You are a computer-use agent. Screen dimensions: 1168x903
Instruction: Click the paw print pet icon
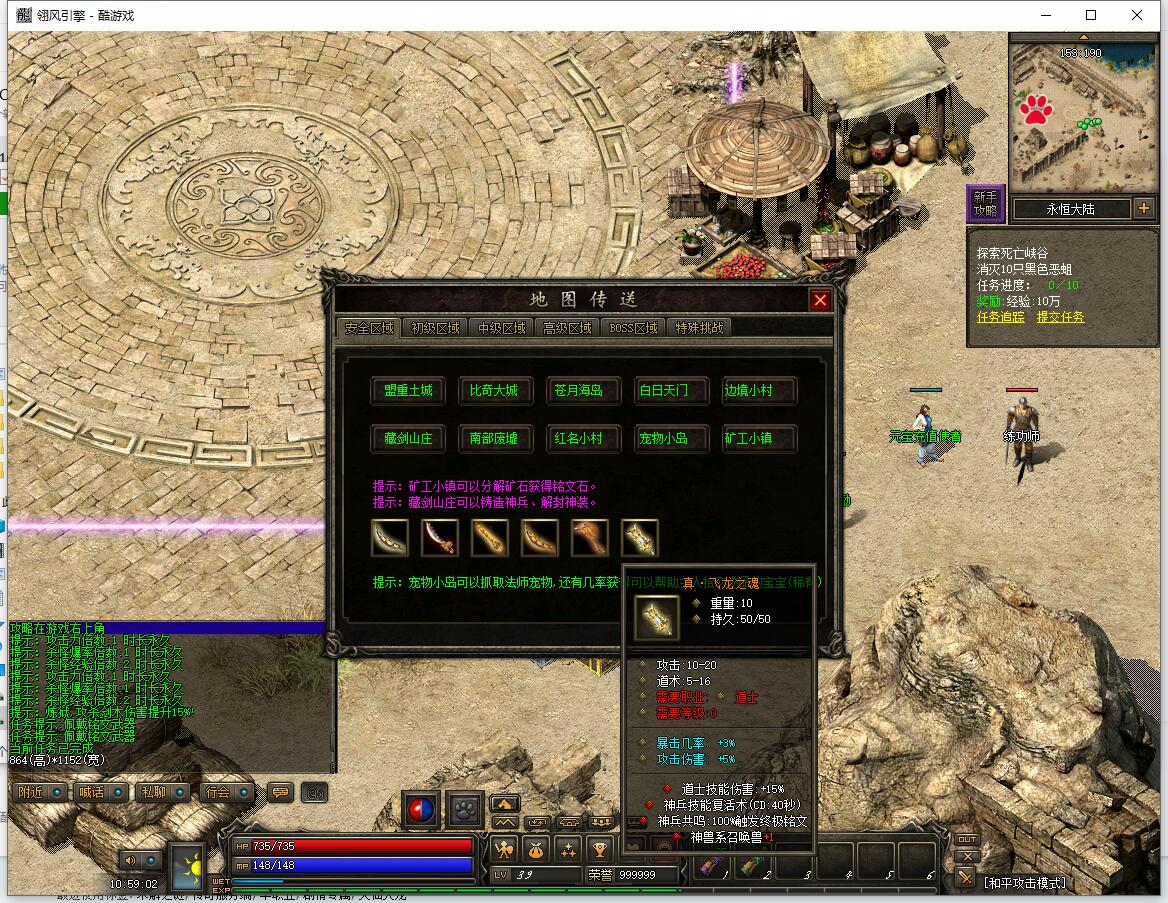[x=465, y=809]
